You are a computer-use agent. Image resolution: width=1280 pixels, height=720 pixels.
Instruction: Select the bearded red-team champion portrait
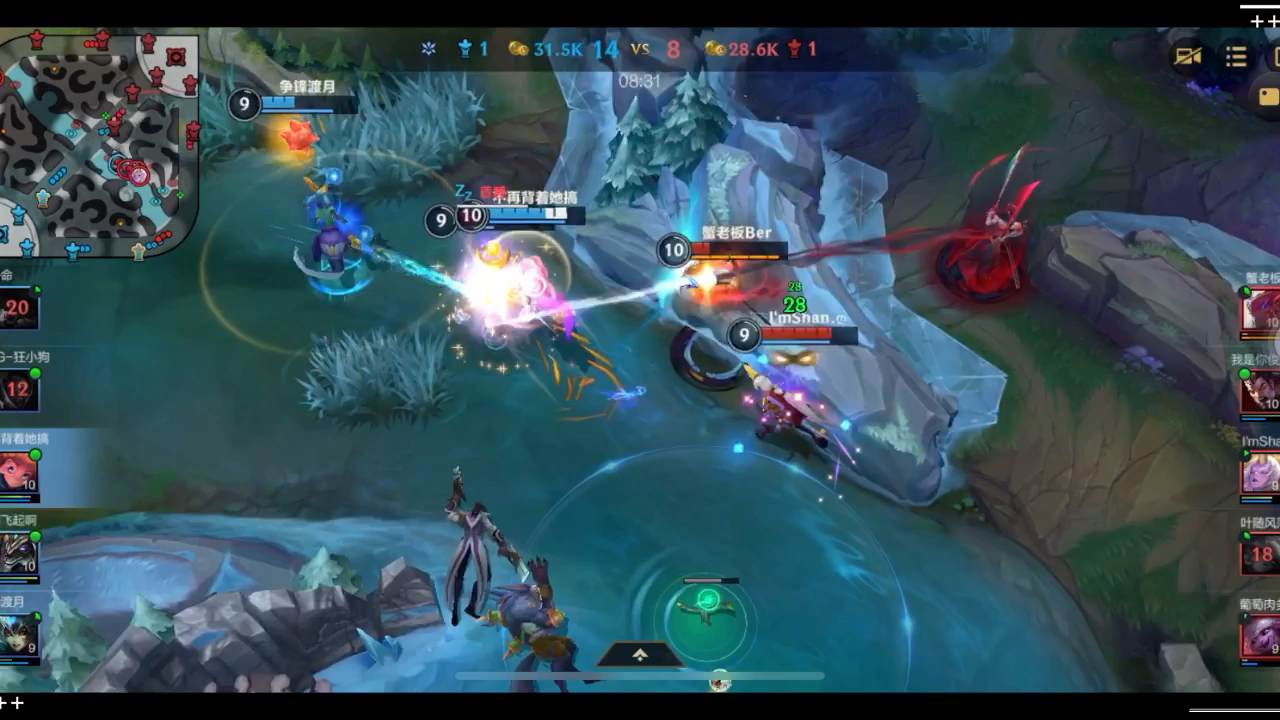coord(1261,391)
